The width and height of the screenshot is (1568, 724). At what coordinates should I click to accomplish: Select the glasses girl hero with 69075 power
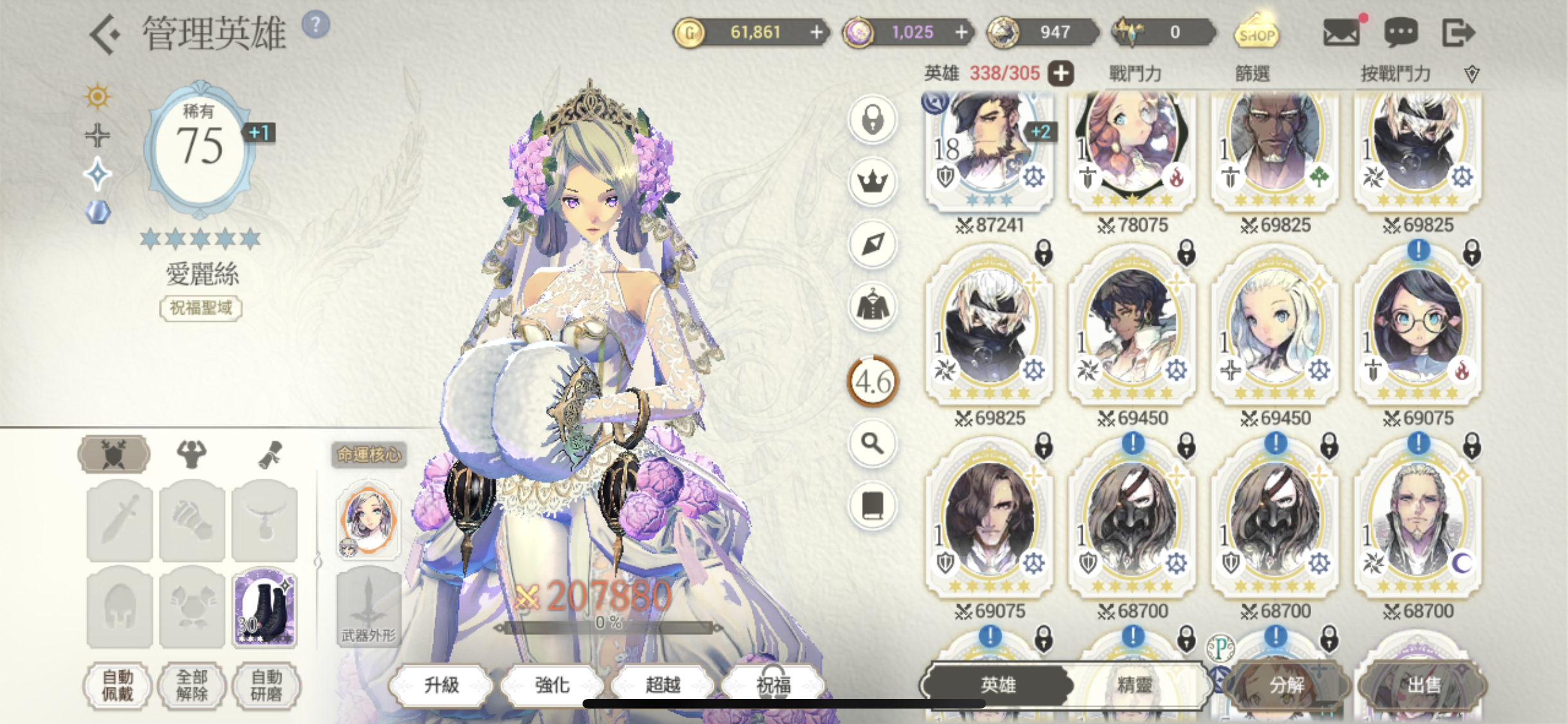coord(1417,328)
